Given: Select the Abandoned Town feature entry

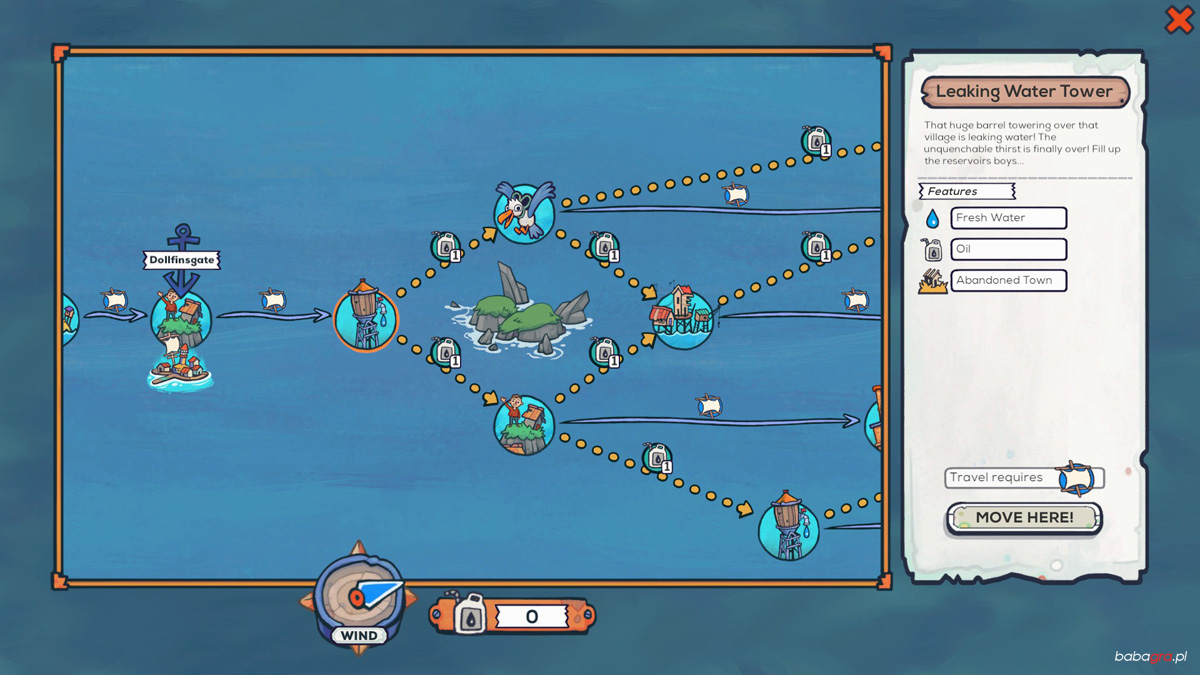Looking at the screenshot, I should point(1008,281).
